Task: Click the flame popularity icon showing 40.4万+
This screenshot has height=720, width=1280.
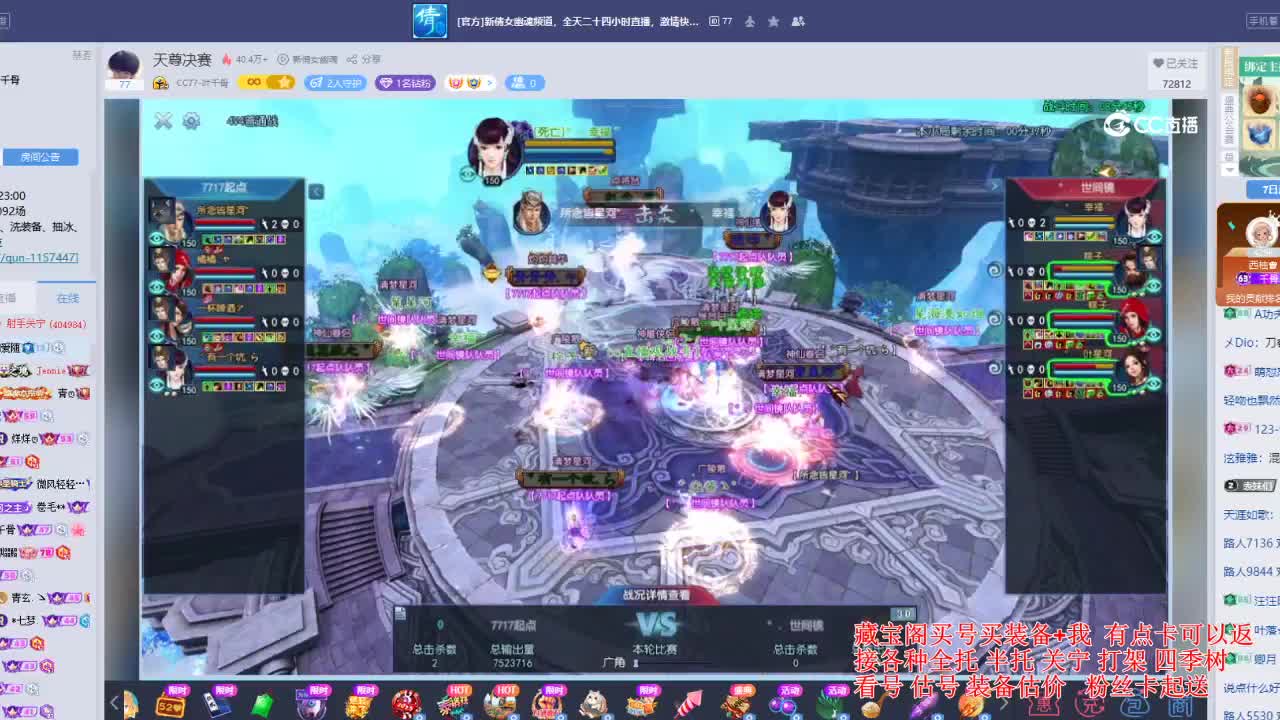Action: click(228, 59)
